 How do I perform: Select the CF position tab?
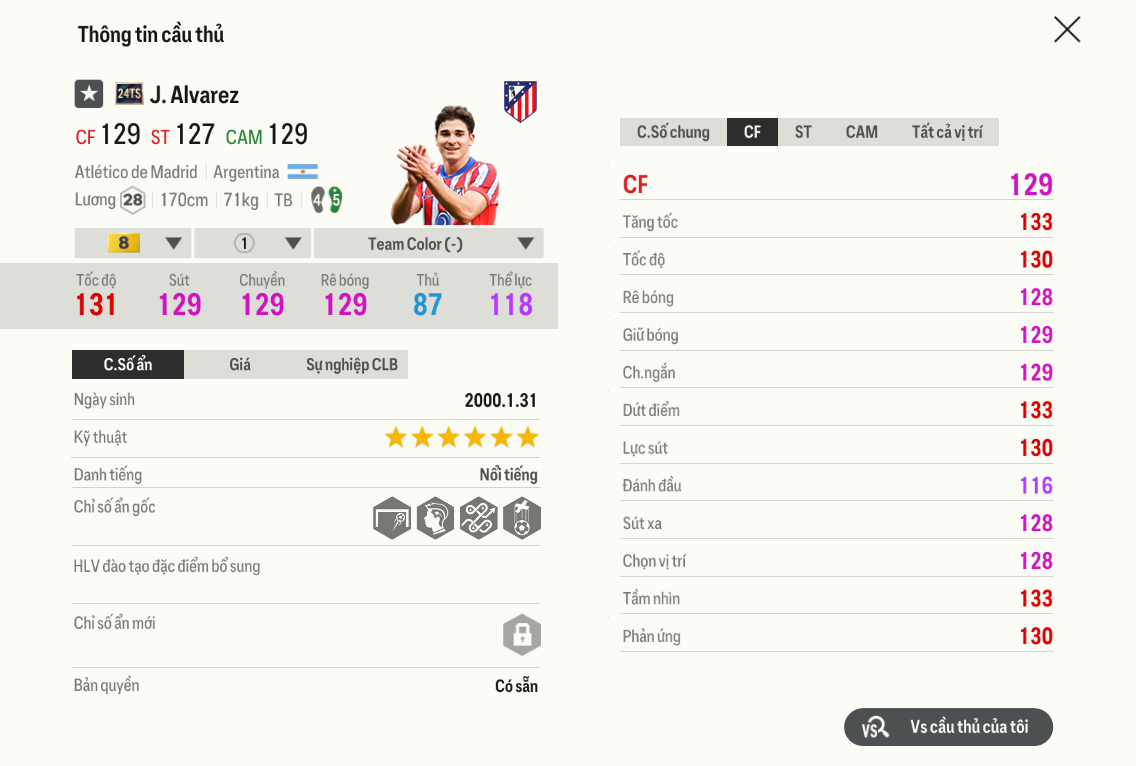pos(752,132)
